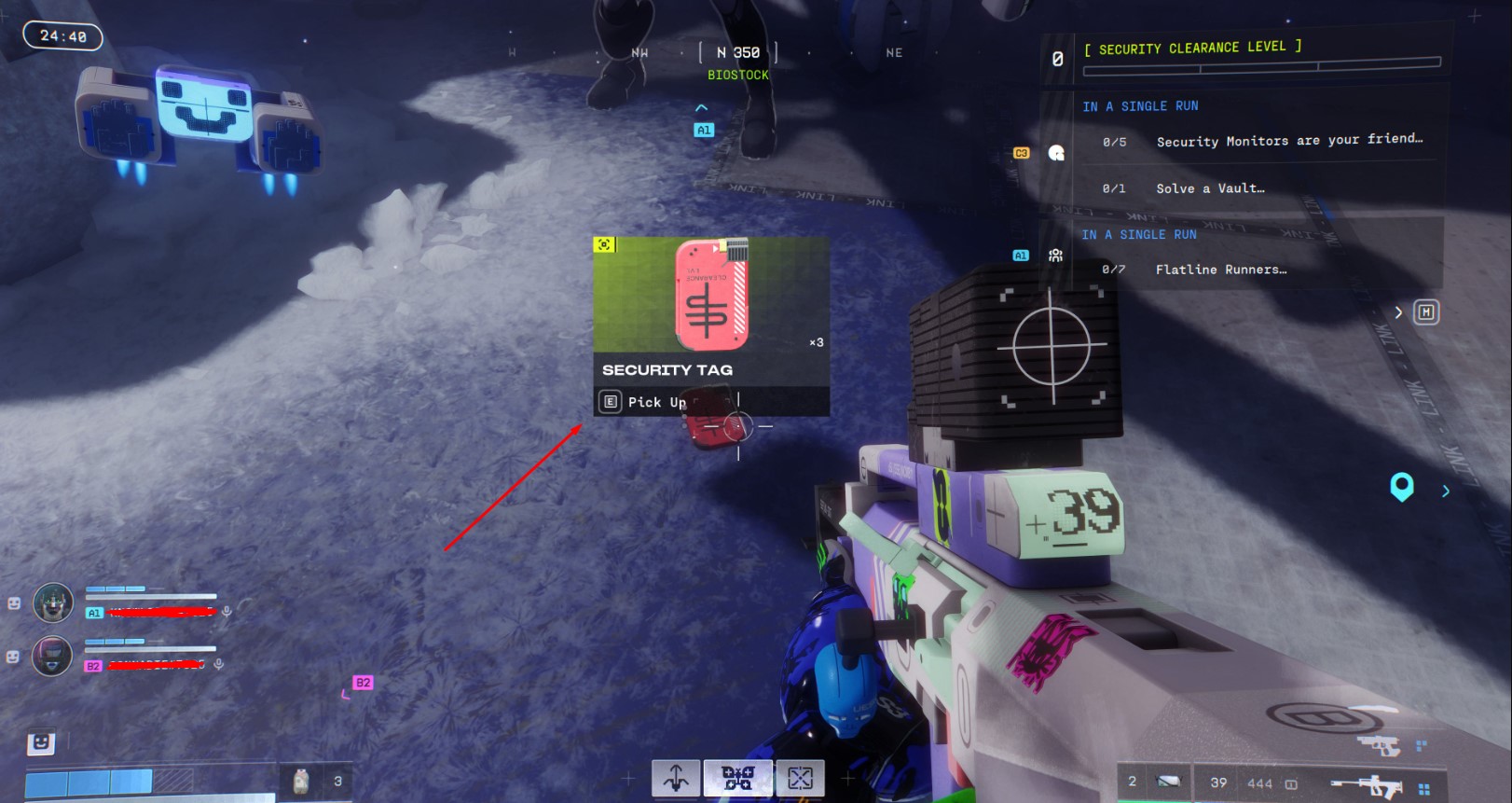The height and width of the screenshot is (803, 1512).
Task: Click the first squadmate's portrait
Action: 53,603
